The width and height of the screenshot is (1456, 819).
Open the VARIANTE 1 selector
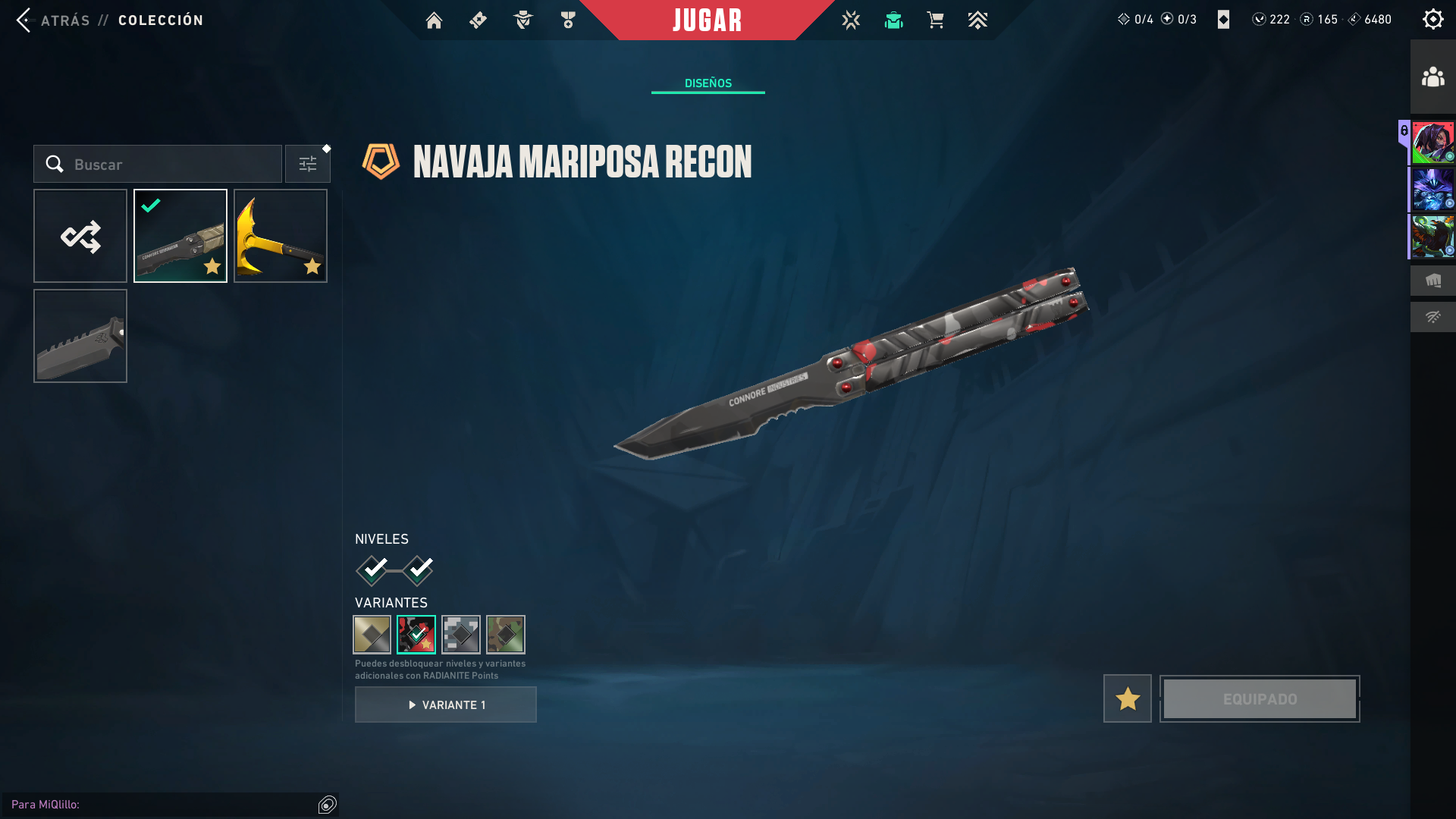(x=445, y=704)
